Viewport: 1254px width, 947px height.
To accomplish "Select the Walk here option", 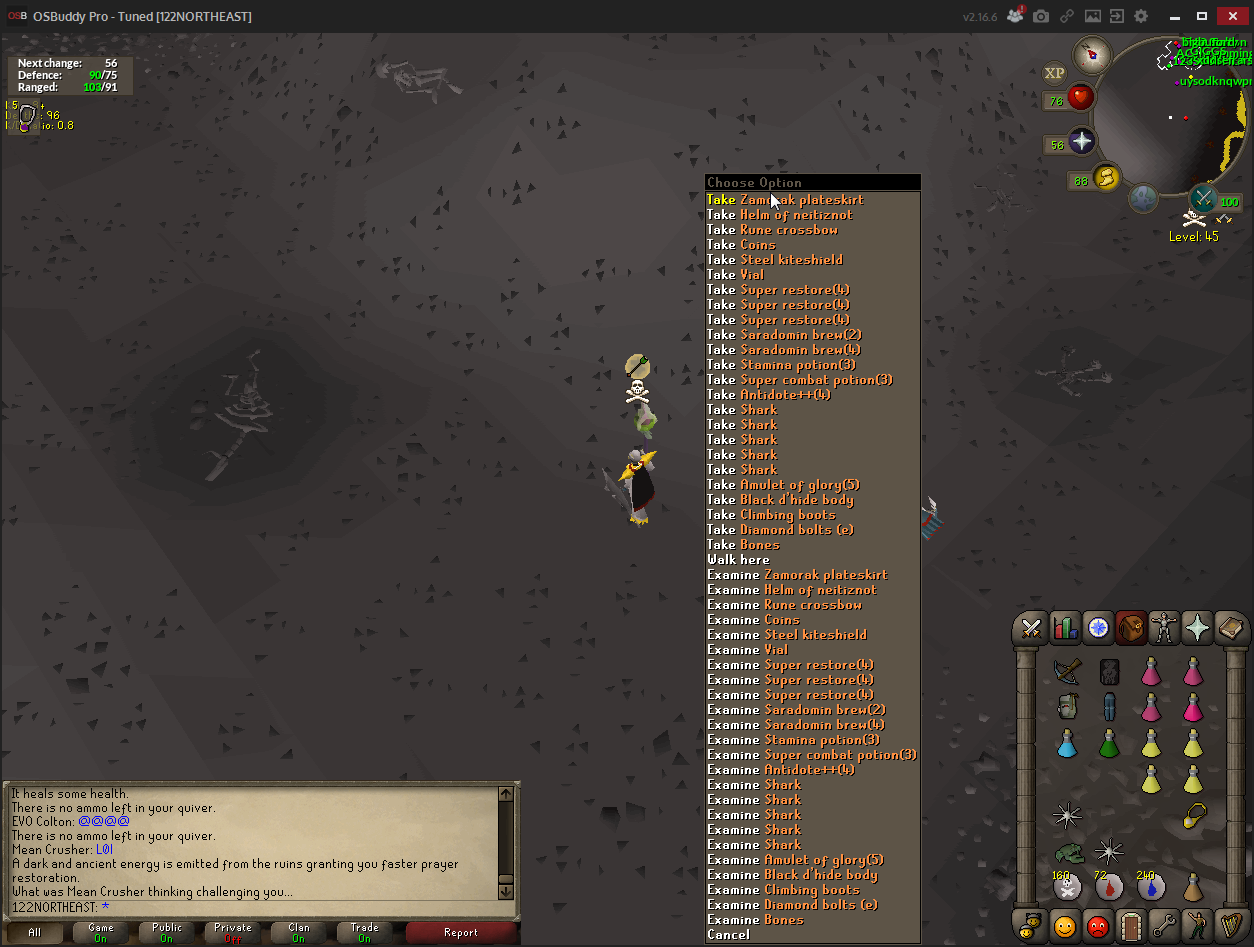I will (738, 560).
